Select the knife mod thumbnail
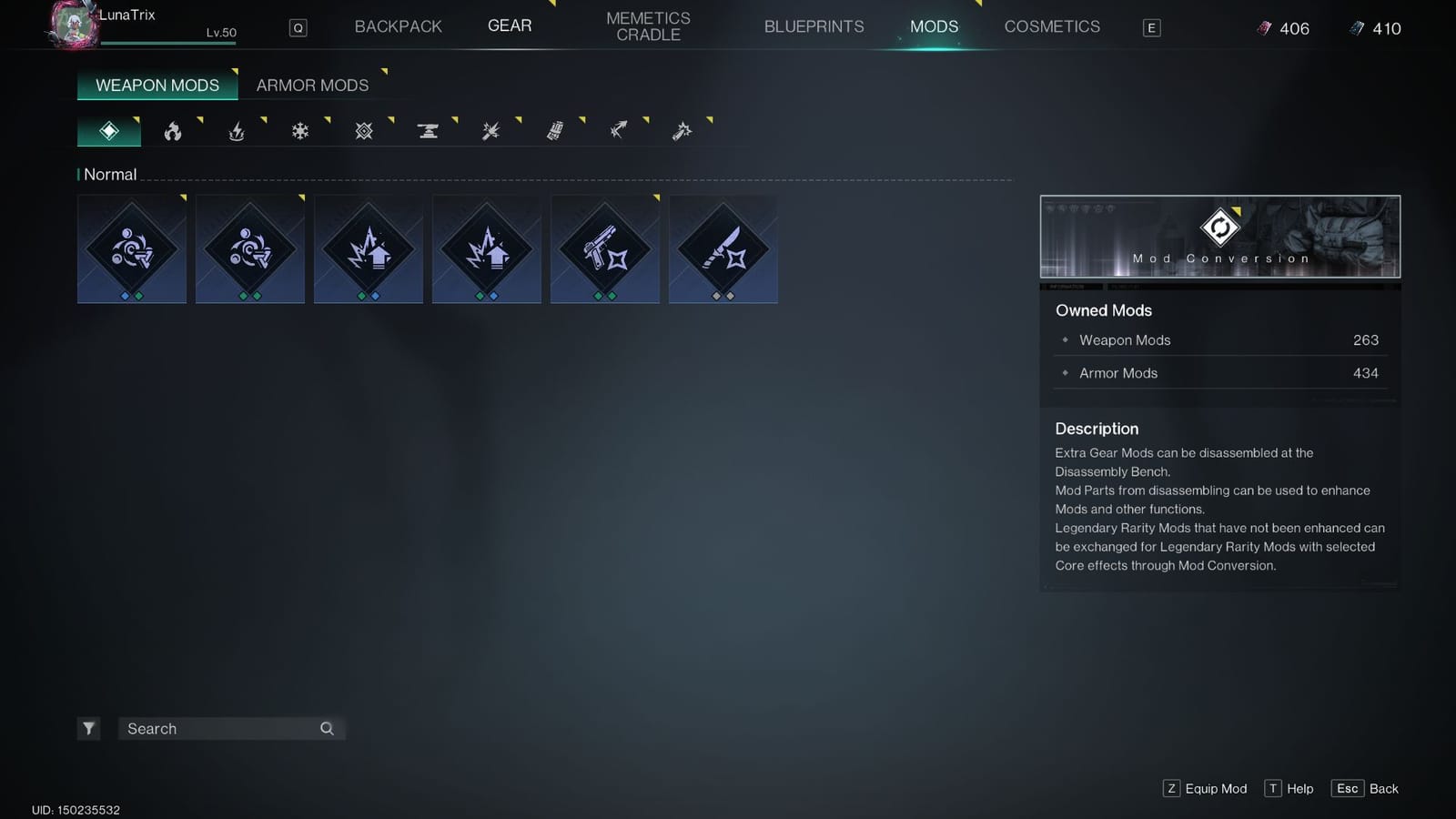 click(x=723, y=248)
